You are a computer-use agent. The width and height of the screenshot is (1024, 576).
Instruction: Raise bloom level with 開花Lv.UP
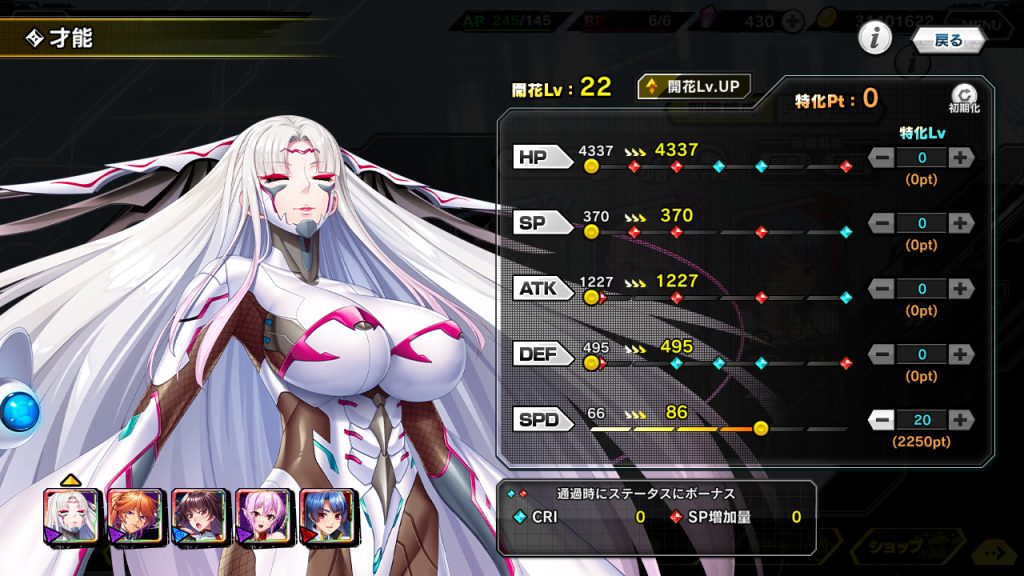pos(694,87)
